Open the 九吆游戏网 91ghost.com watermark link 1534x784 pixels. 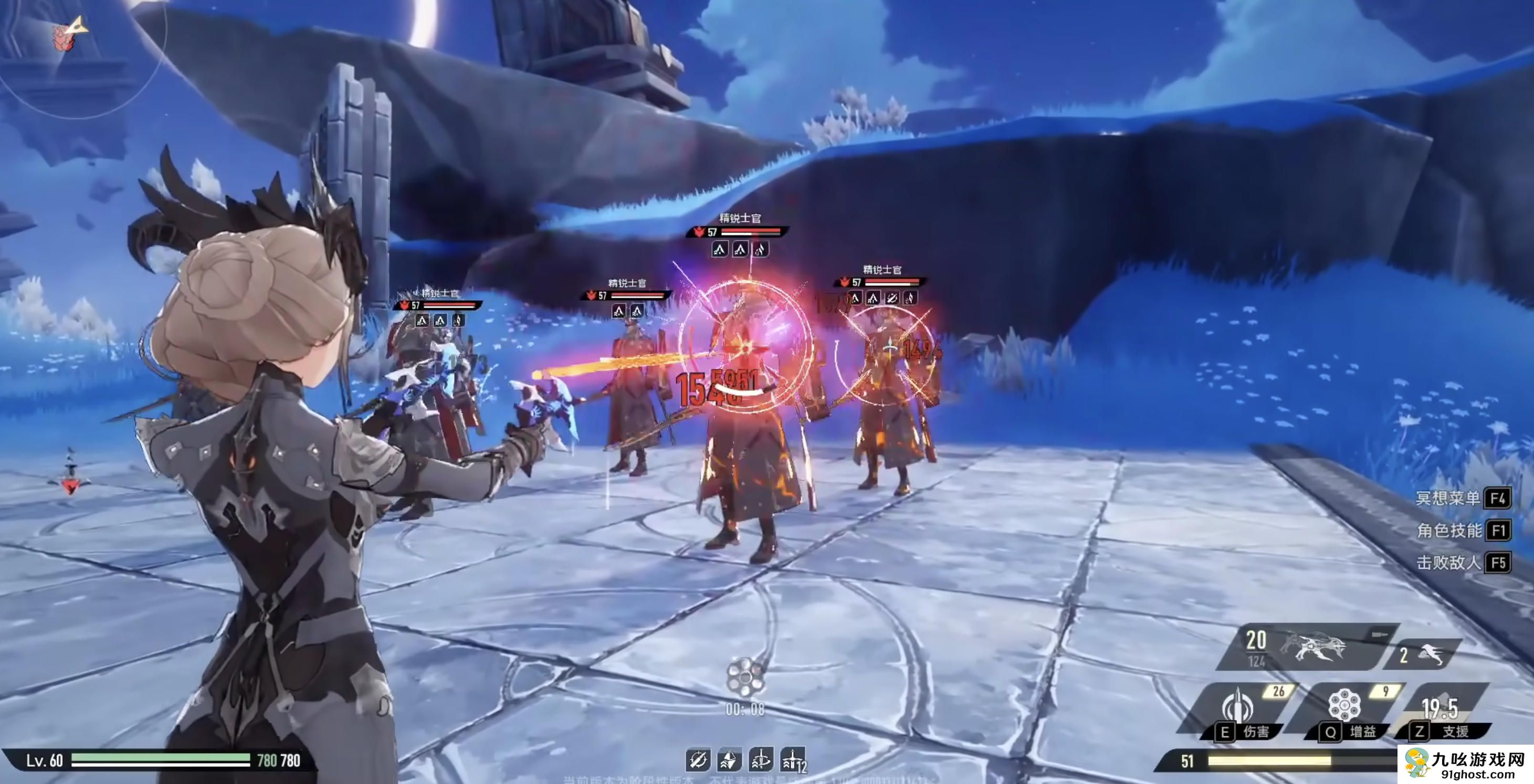pyautogui.click(x=1465, y=764)
